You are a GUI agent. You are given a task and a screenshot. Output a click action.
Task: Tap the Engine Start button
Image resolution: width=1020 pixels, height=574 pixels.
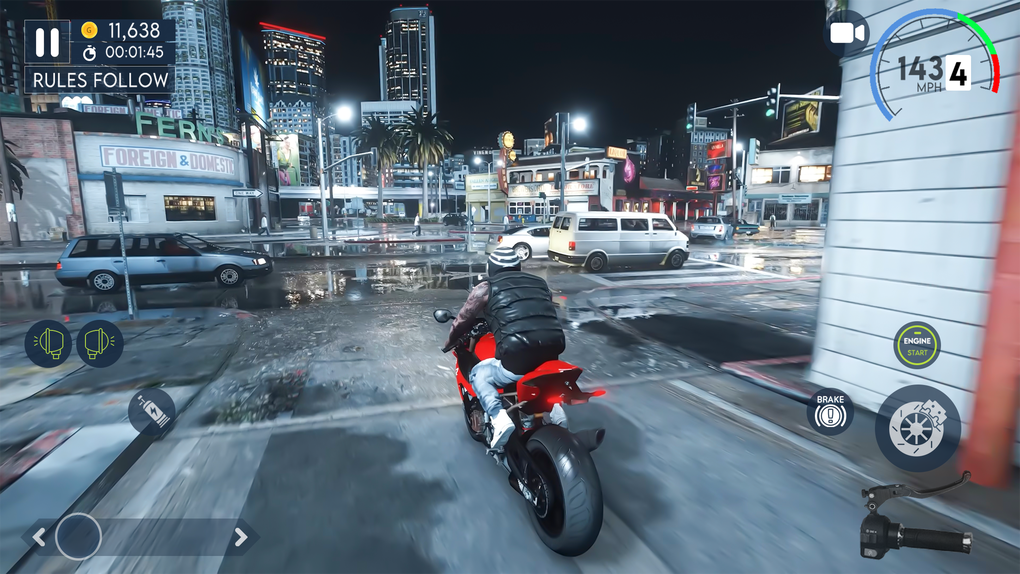916,345
